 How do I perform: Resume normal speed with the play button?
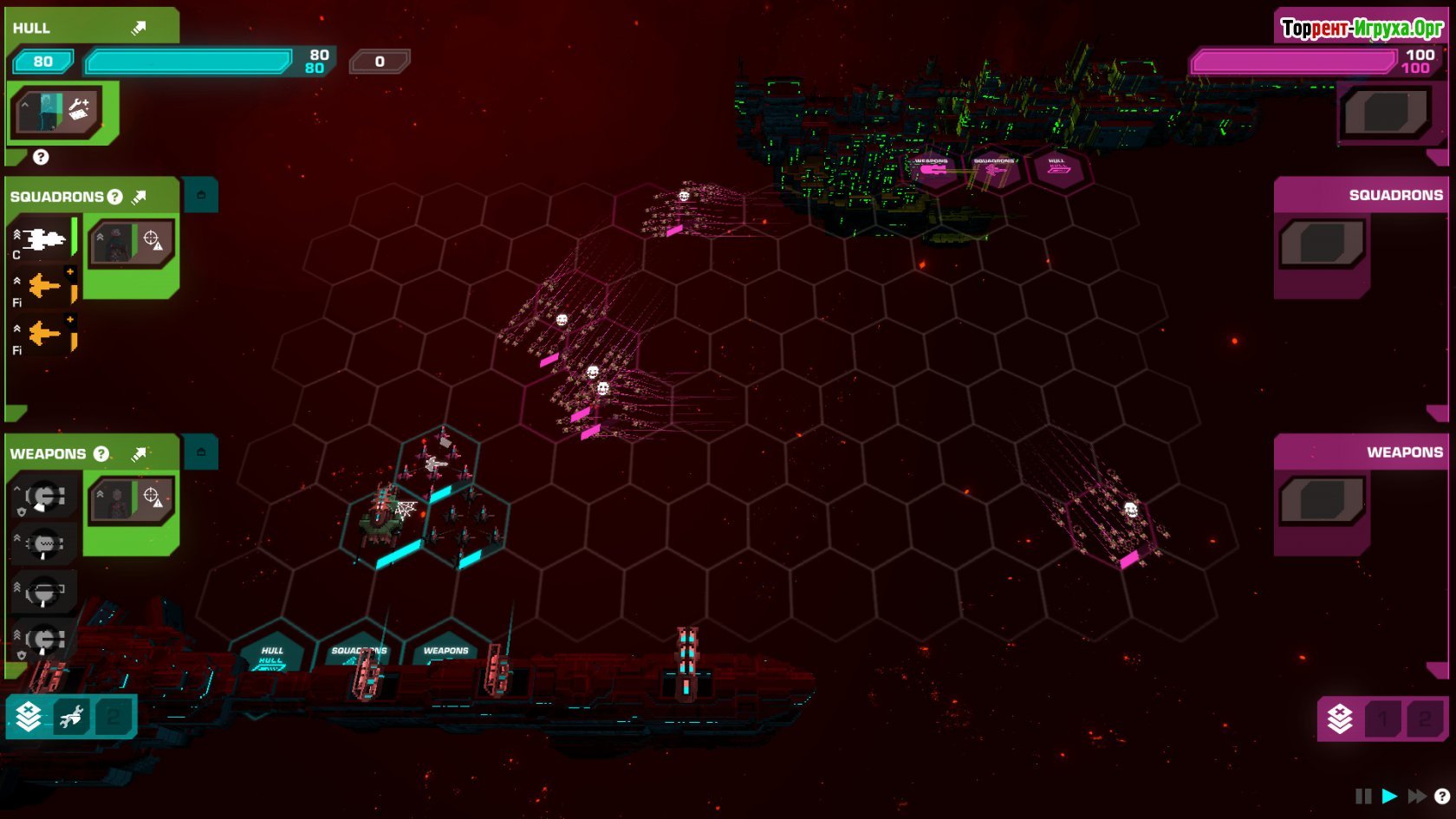[1389, 796]
